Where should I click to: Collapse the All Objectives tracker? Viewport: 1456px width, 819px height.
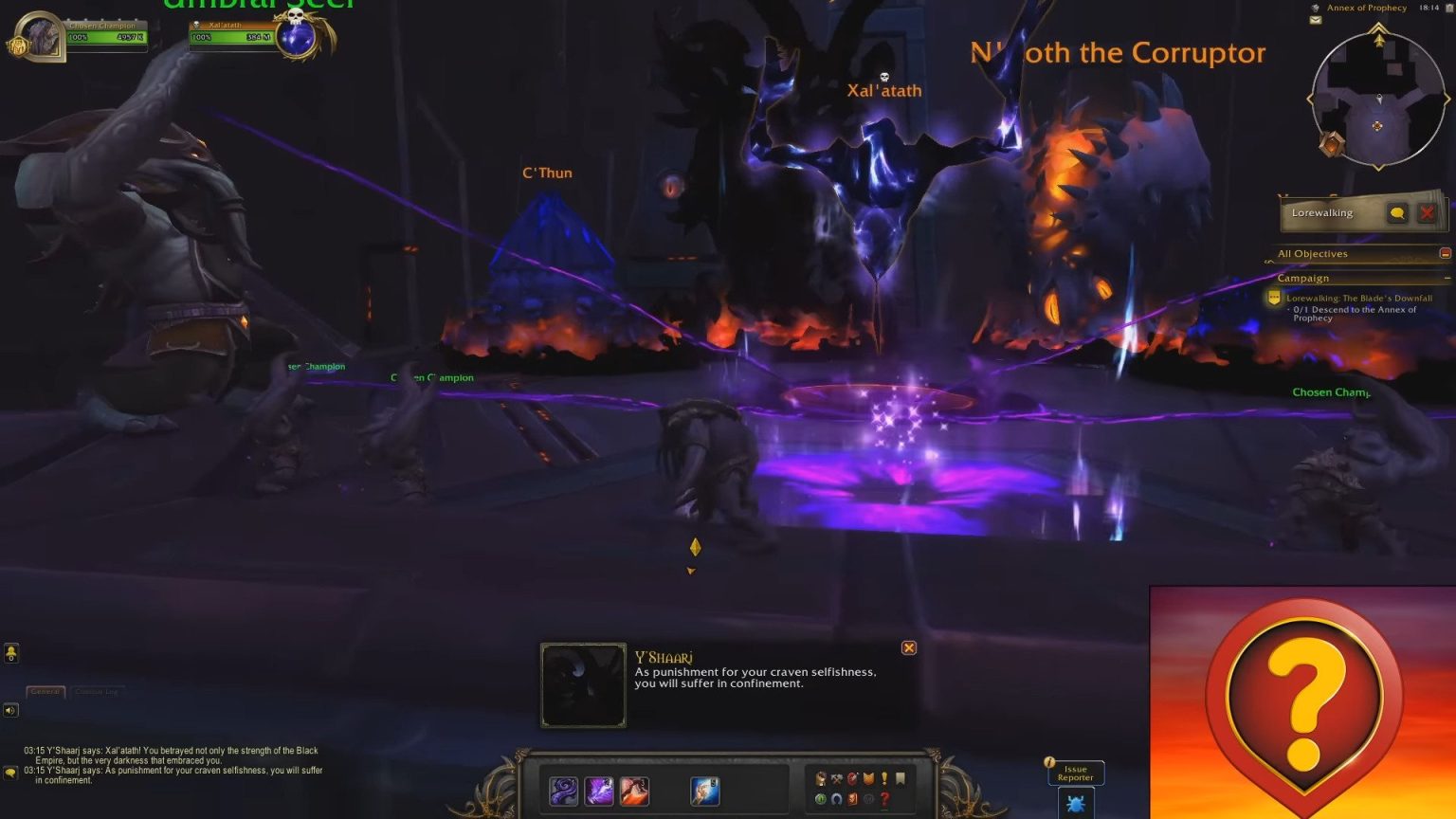point(1446,253)
